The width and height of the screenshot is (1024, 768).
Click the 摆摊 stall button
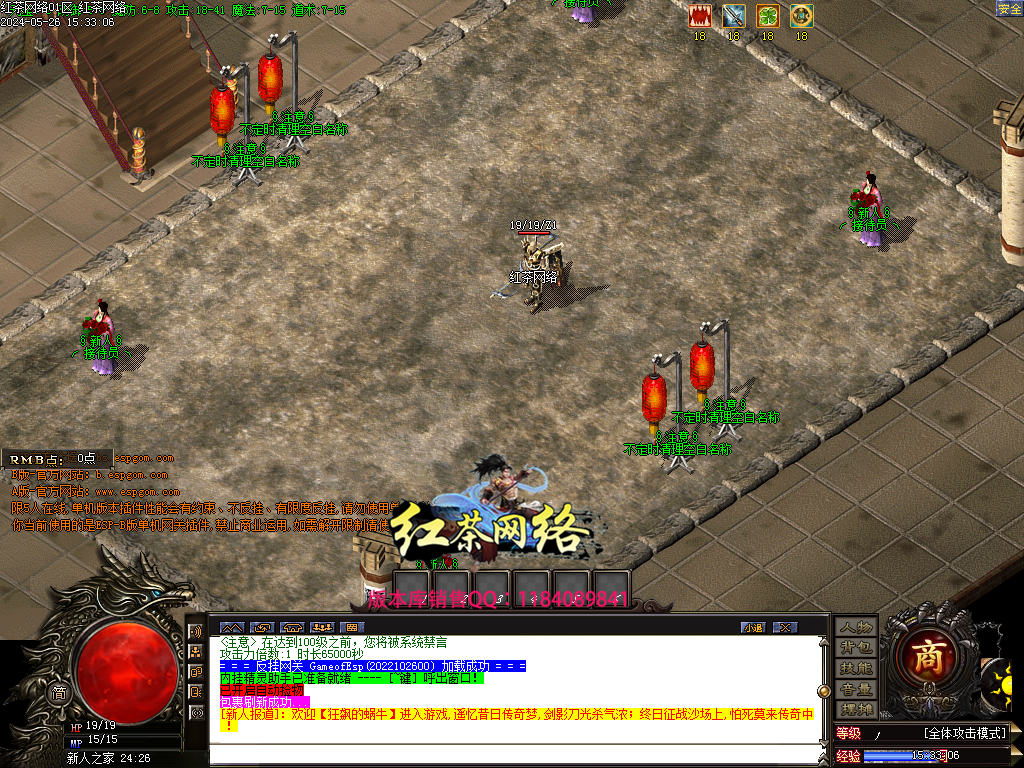click(856, 709)
